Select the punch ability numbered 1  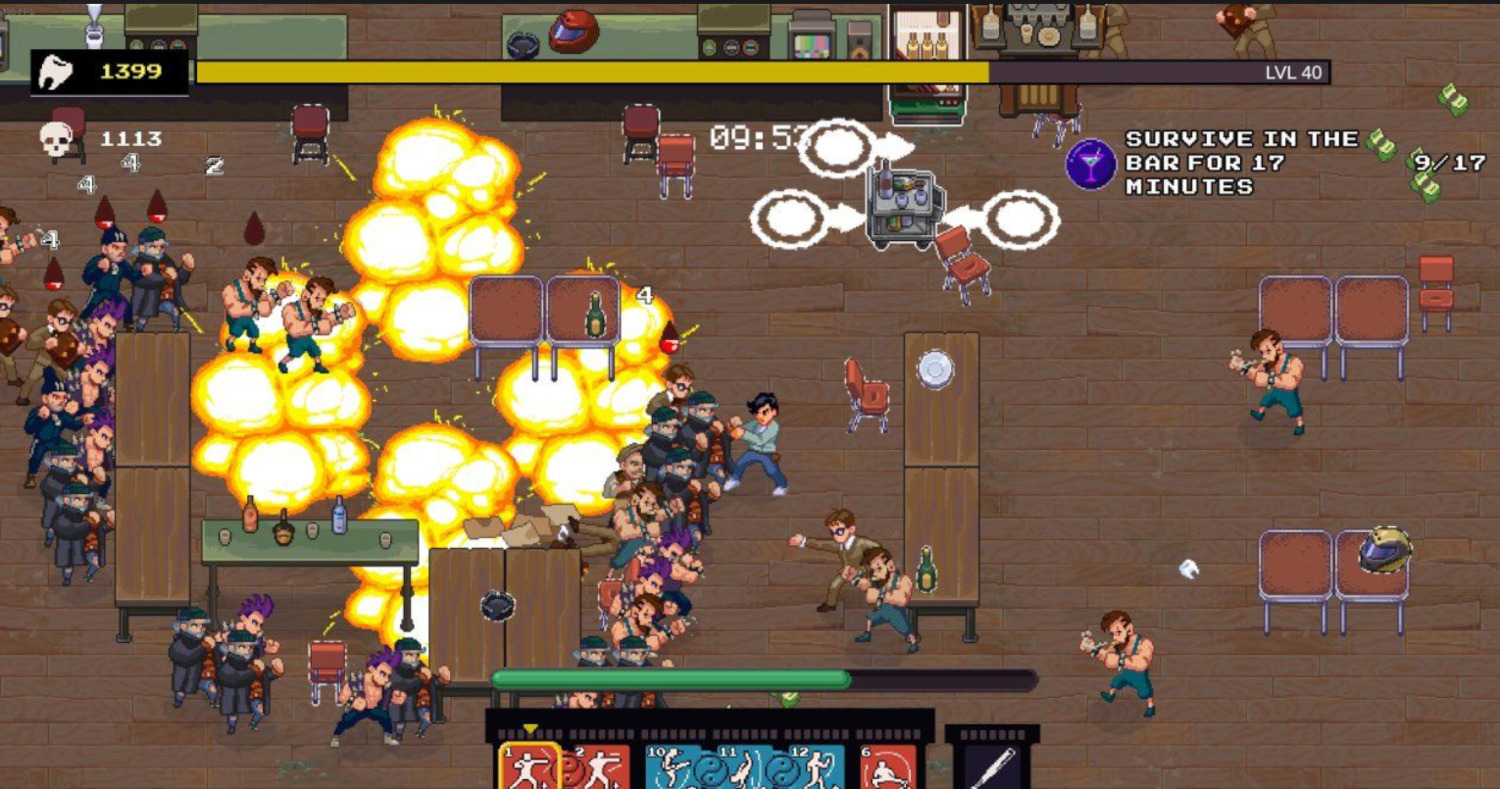(530, 768)
